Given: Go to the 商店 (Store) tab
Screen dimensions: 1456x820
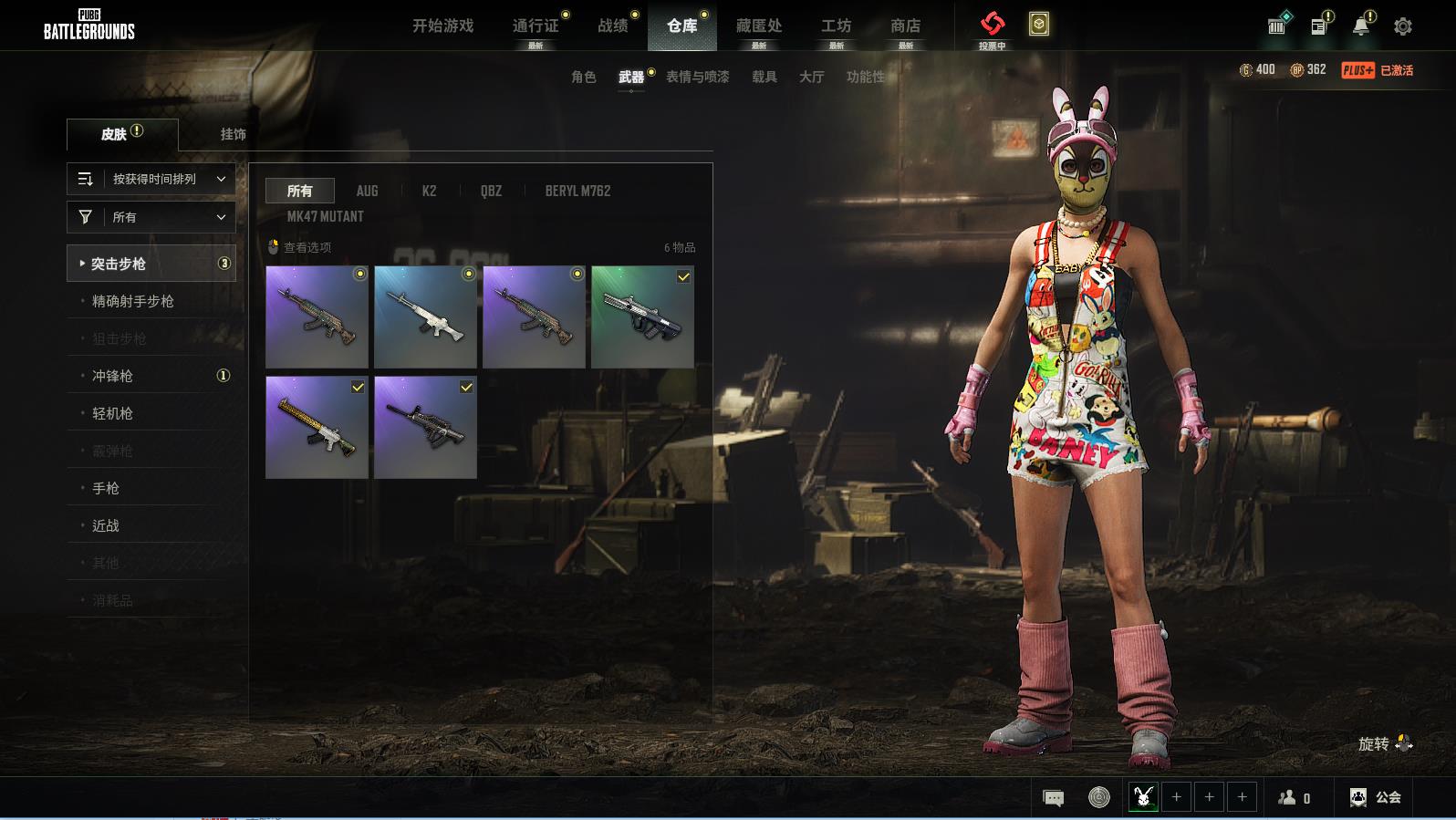Looking at the screenshot, I should pyautogui.click(x=905, y=26).
